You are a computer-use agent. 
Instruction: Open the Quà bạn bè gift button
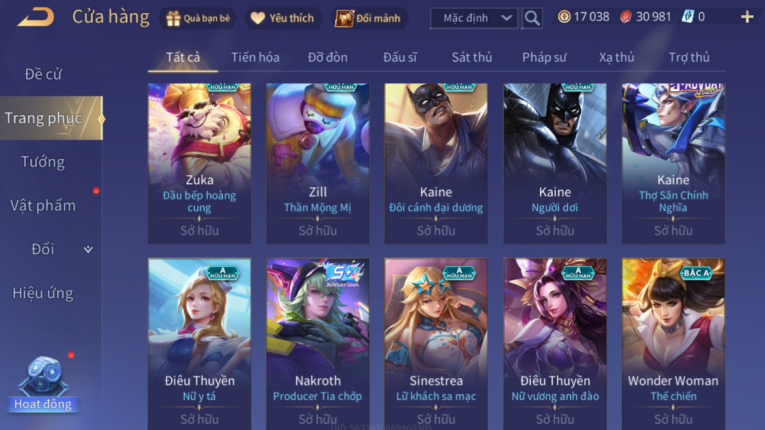click(200, 18)
